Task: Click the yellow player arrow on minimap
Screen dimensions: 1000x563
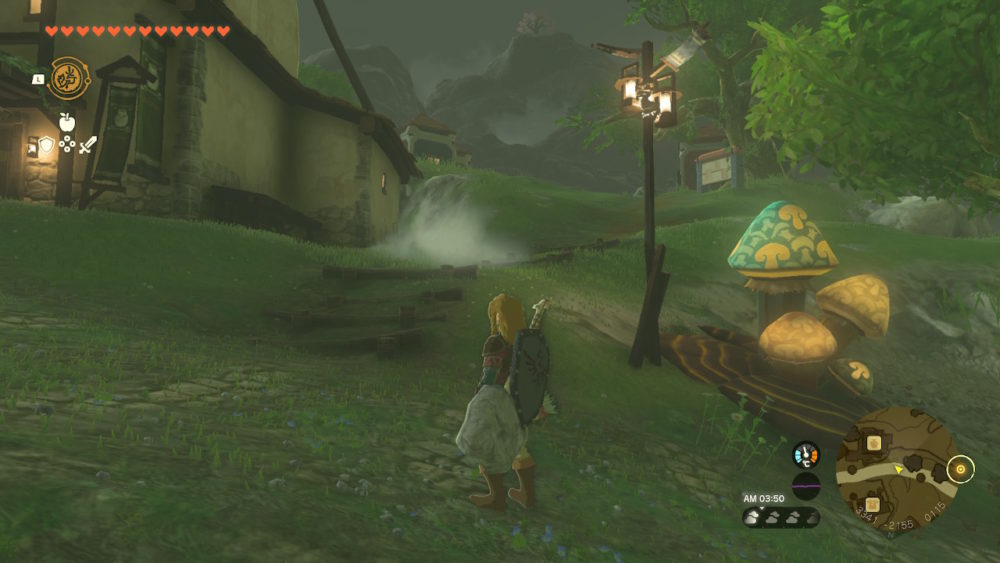Action: click(x=899, y=468)
